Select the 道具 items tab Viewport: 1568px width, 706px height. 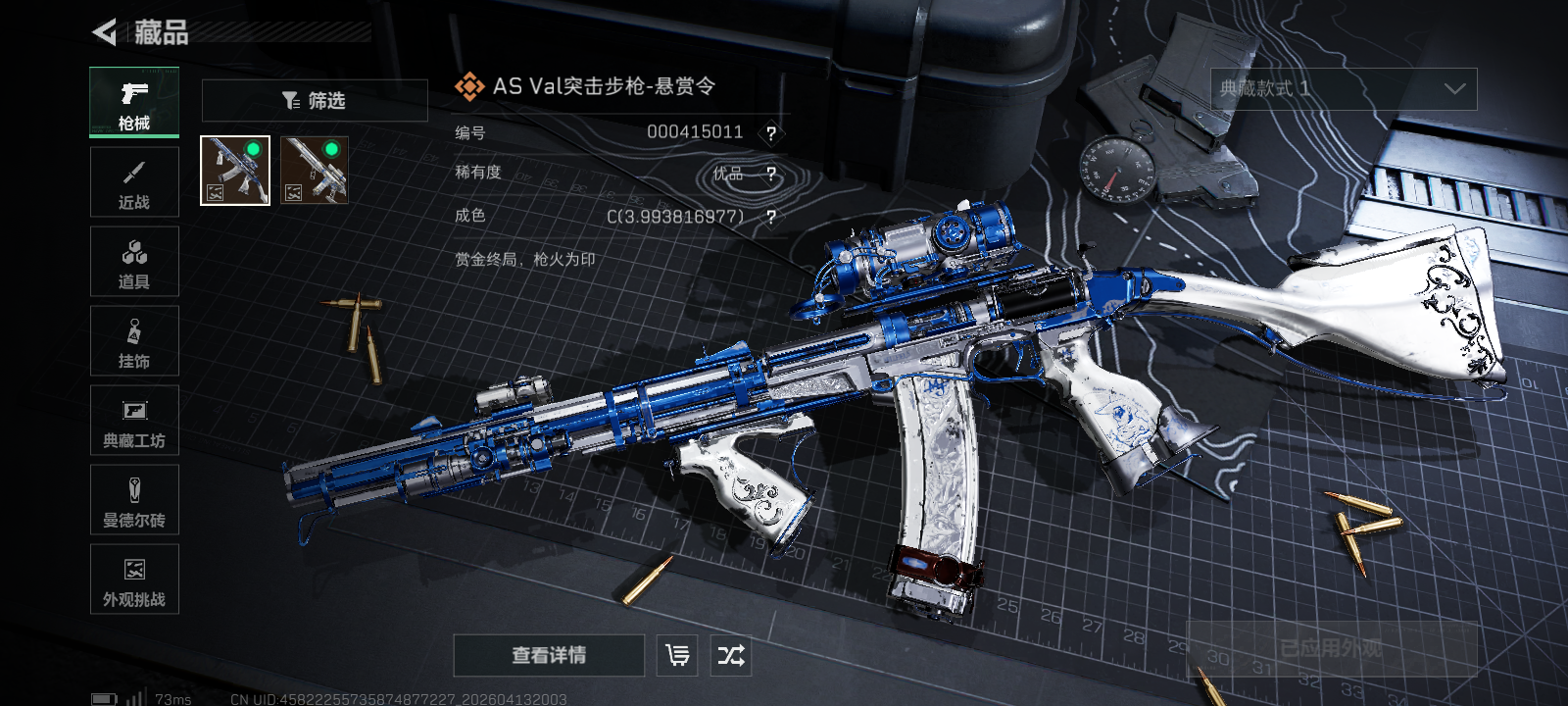pyautogui.click(x=134, y=262)
